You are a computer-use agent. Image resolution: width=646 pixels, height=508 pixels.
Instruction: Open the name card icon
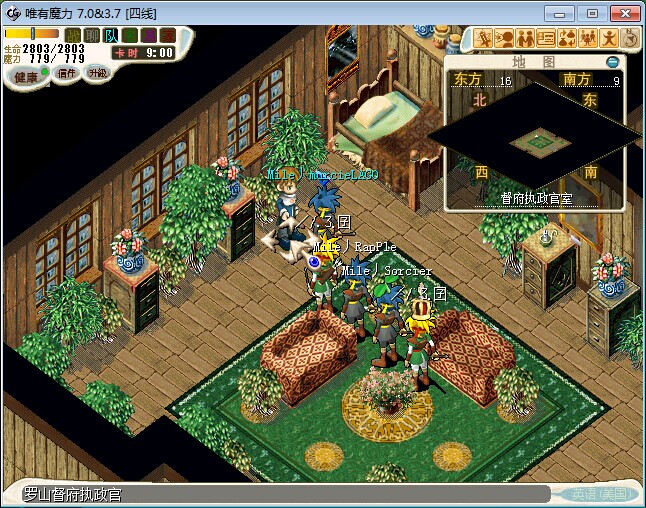point(546,39)
